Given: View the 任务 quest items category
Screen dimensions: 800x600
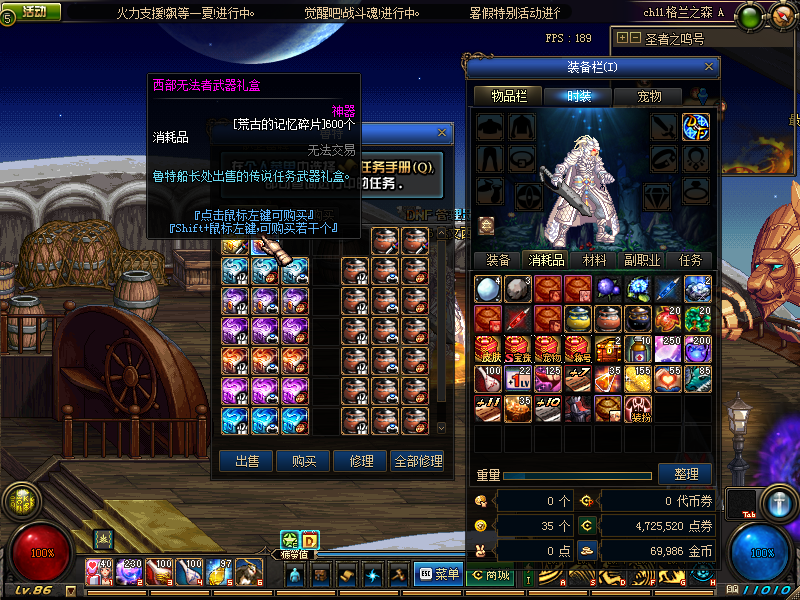Looking at the screenshot, I should tap(690, 259).
